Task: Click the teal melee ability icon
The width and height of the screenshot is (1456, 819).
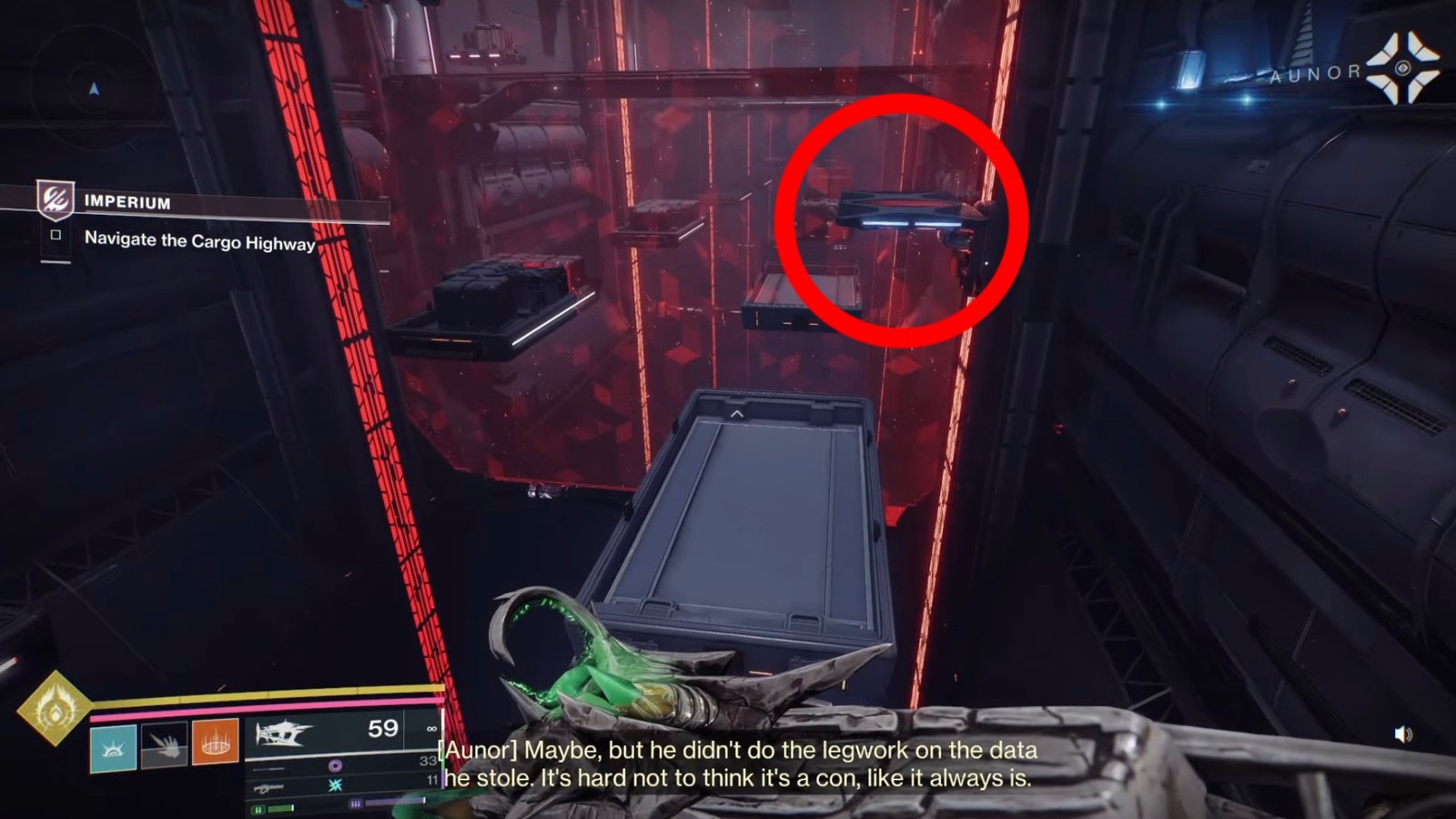Action: point(112,747)
